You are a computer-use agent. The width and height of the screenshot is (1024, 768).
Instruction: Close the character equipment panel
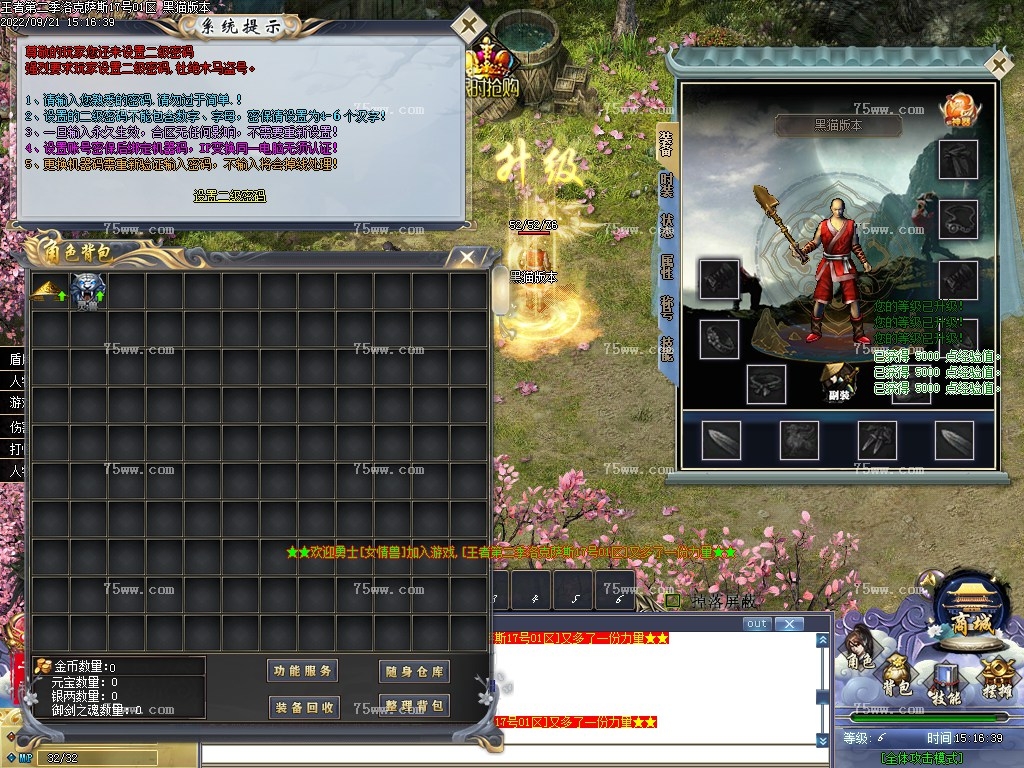pyautogui.click(x=997, y=65)
